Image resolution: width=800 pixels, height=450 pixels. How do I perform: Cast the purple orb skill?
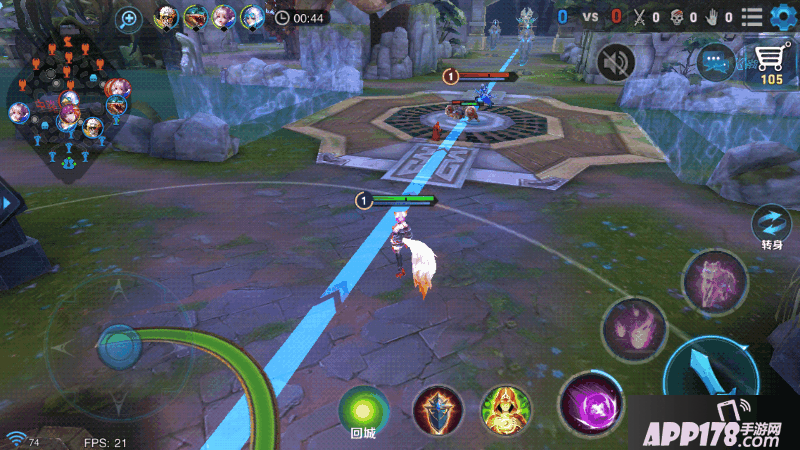[x=590, y=405]
